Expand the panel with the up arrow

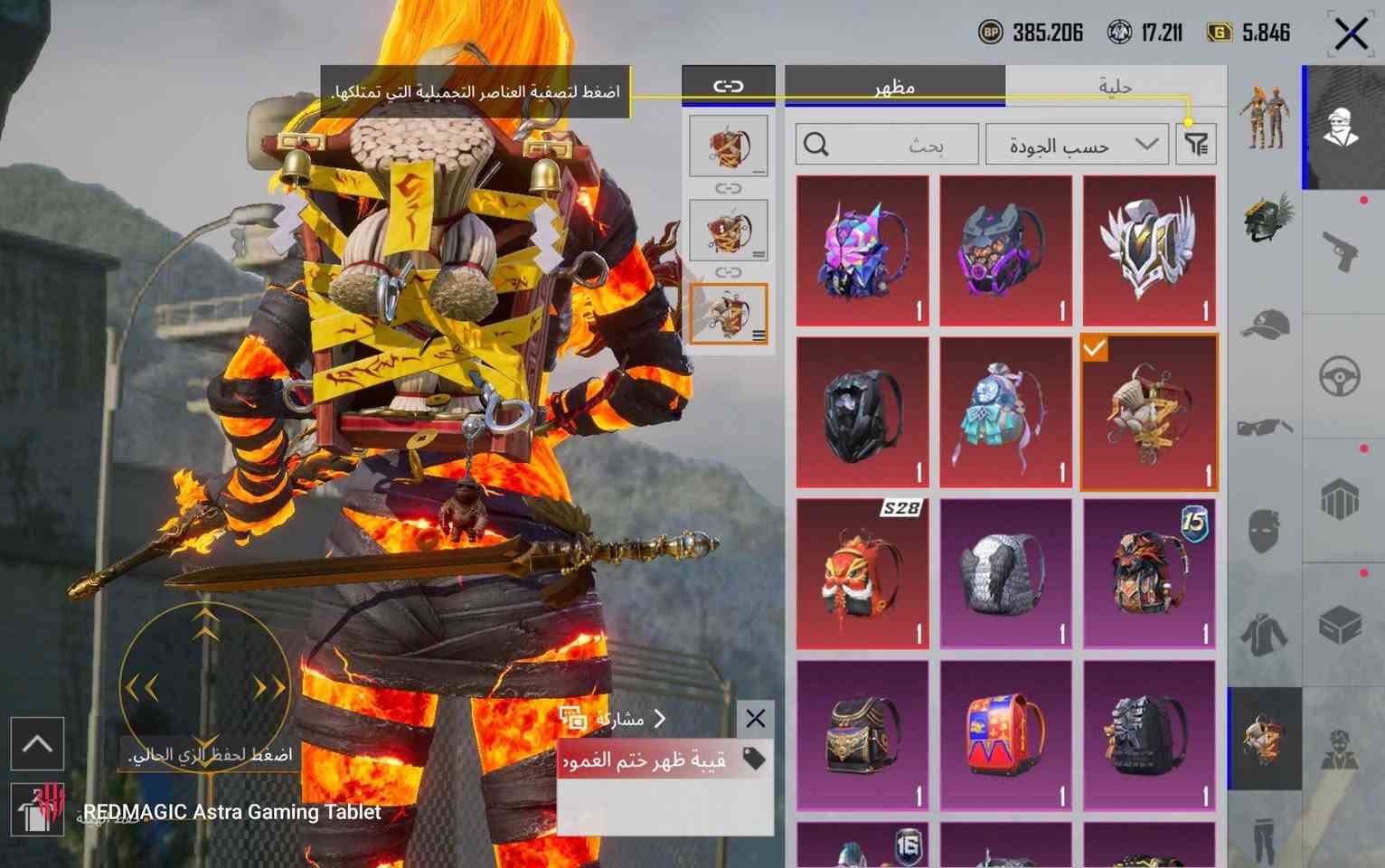click(37, 744)
